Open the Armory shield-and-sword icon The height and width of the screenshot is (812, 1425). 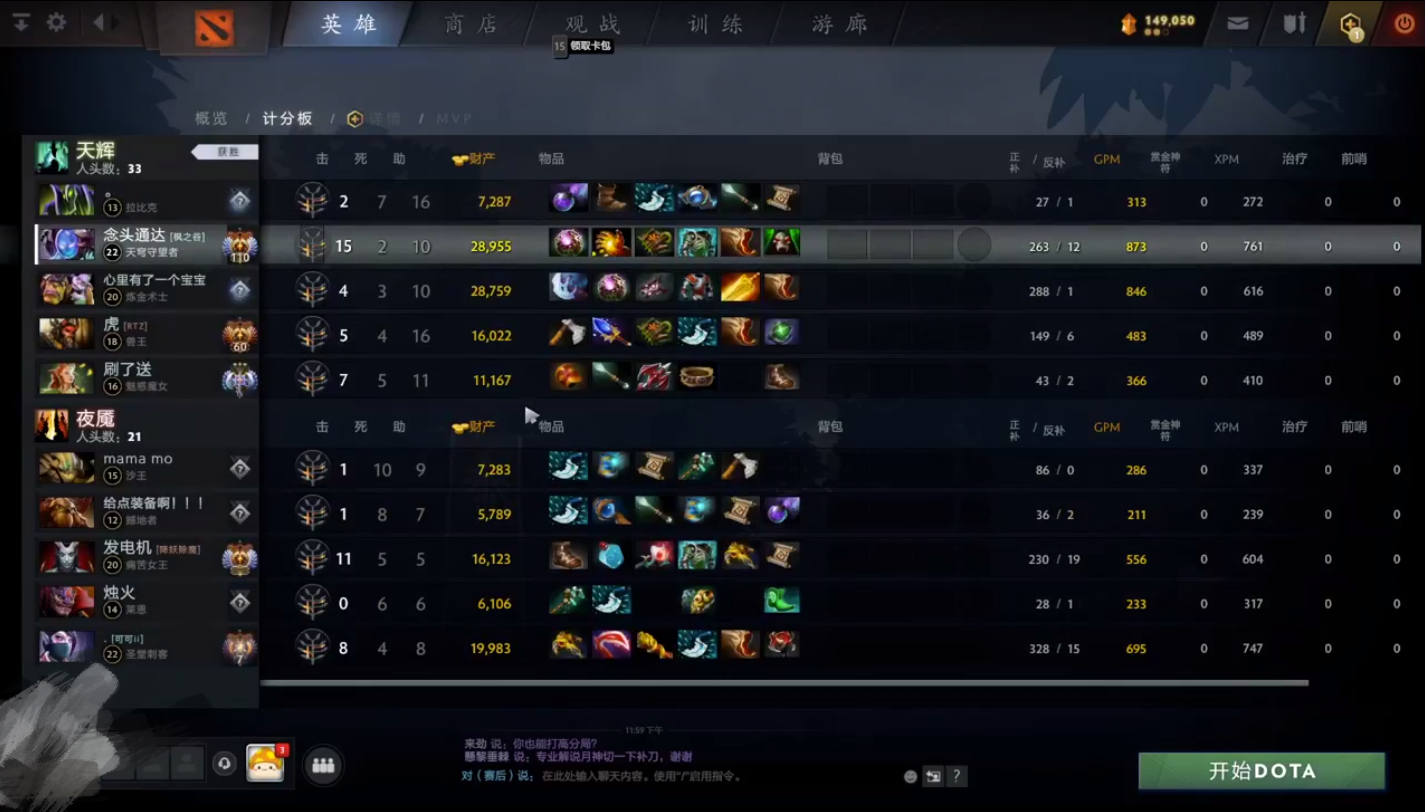[1293, 22]
